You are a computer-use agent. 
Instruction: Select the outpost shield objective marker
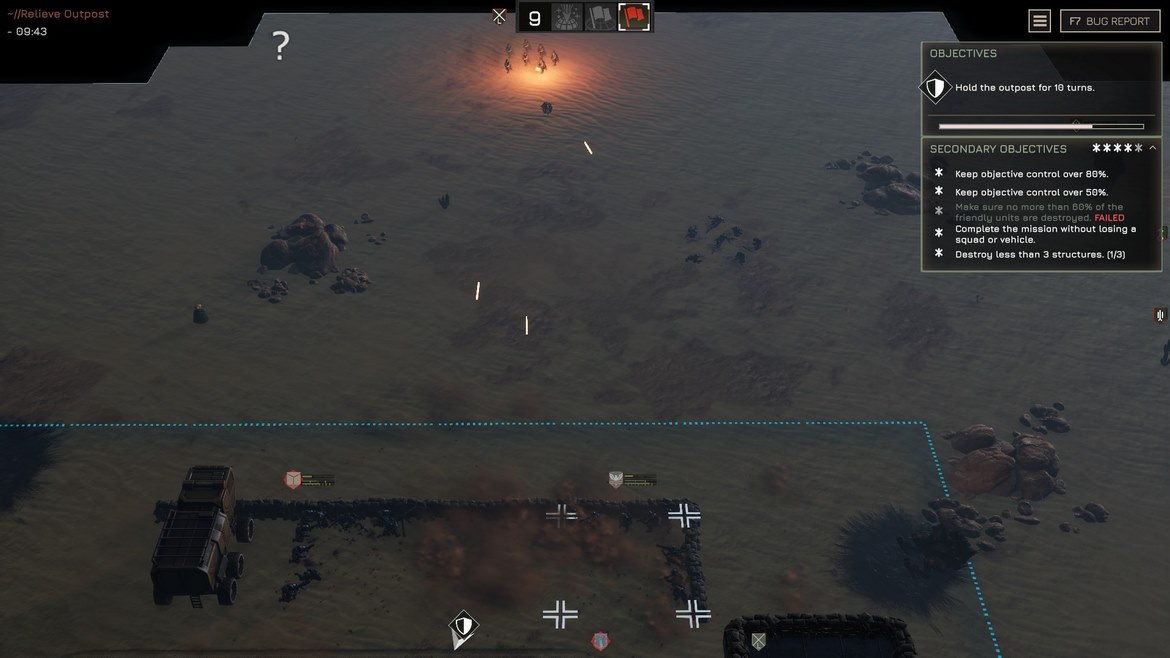coord(462,627)
